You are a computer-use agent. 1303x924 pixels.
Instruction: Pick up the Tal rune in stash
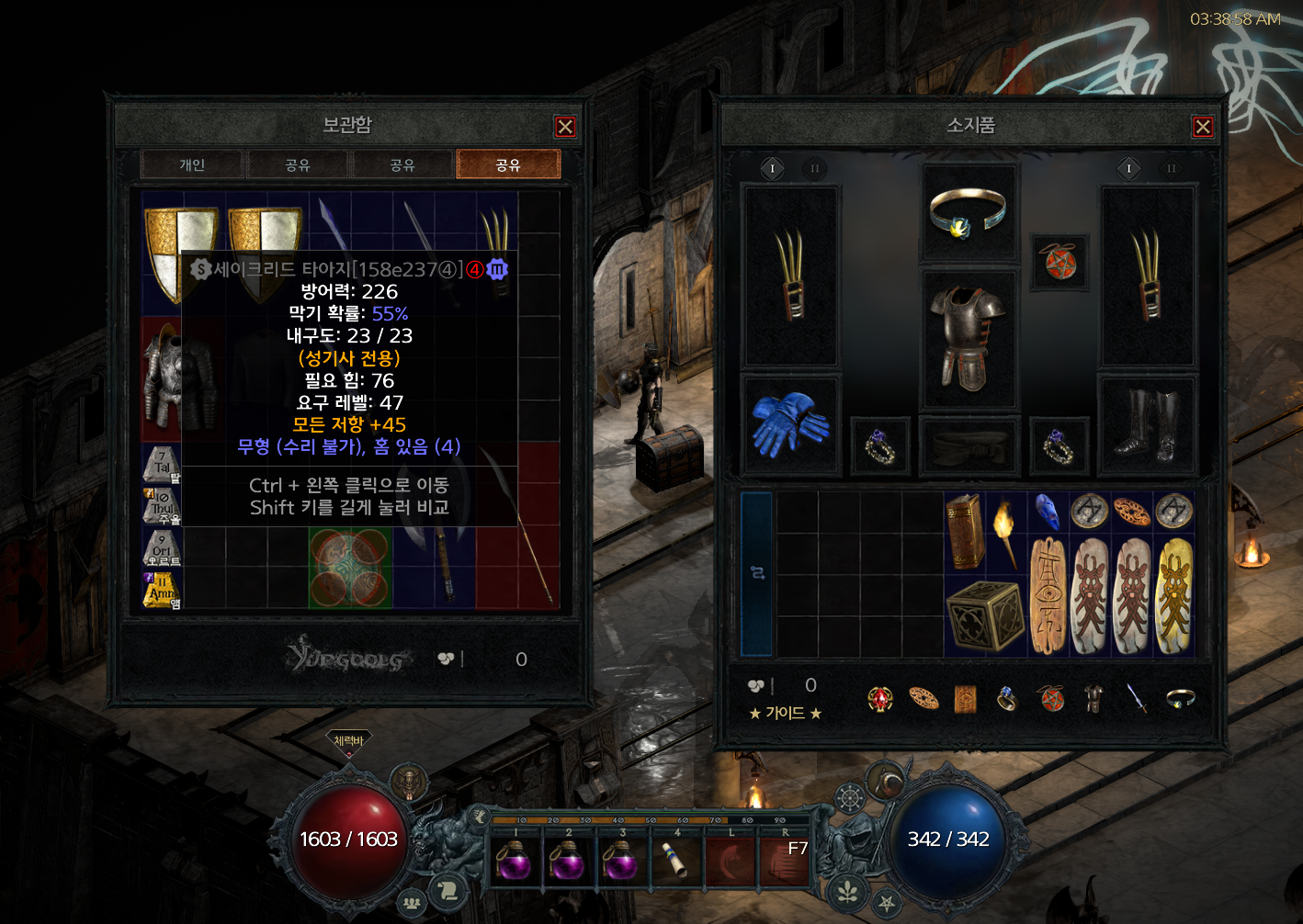coord(162,465)
